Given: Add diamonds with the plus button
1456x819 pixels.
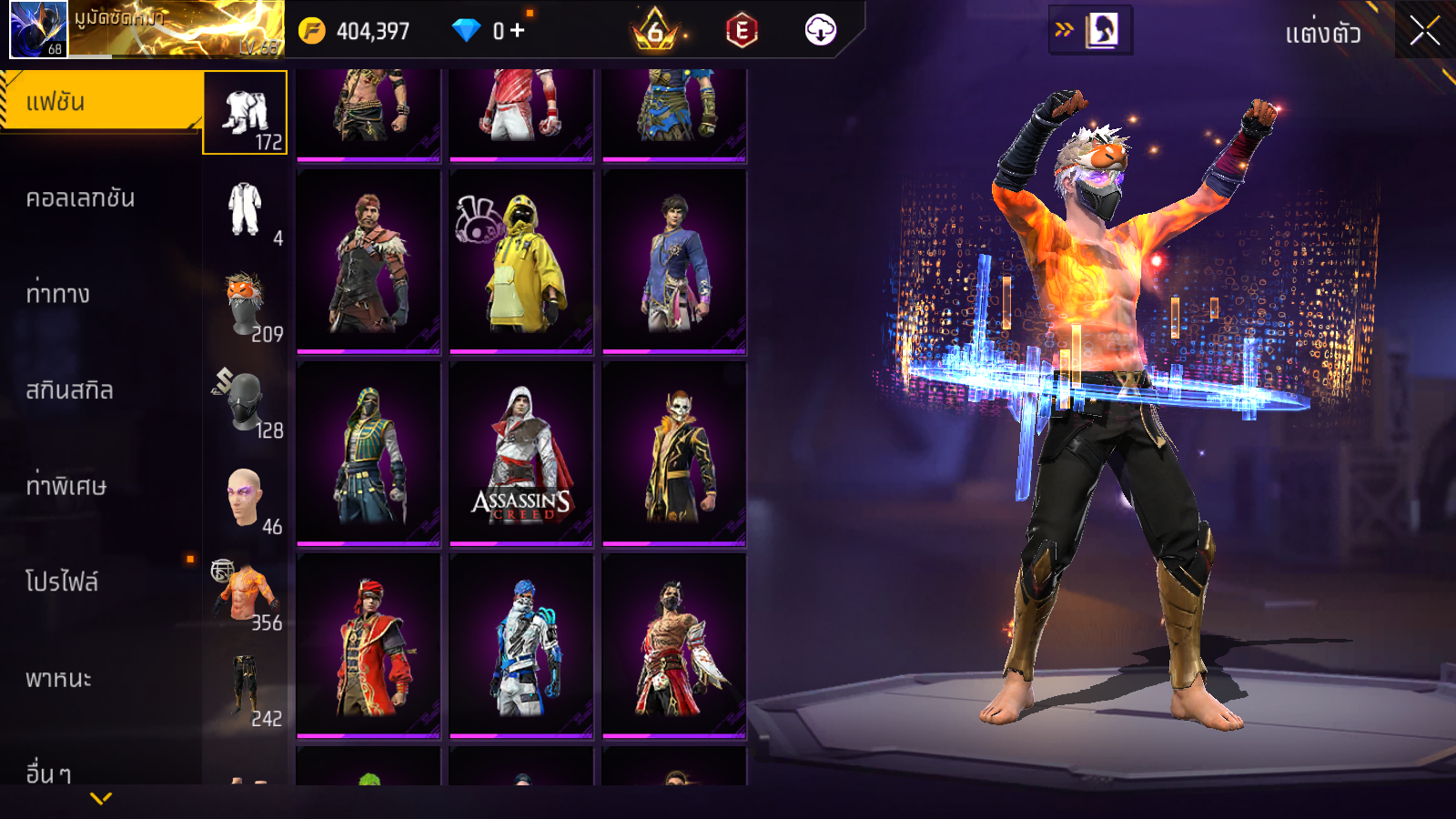Looking at the screenshot, I should point(518,30).
